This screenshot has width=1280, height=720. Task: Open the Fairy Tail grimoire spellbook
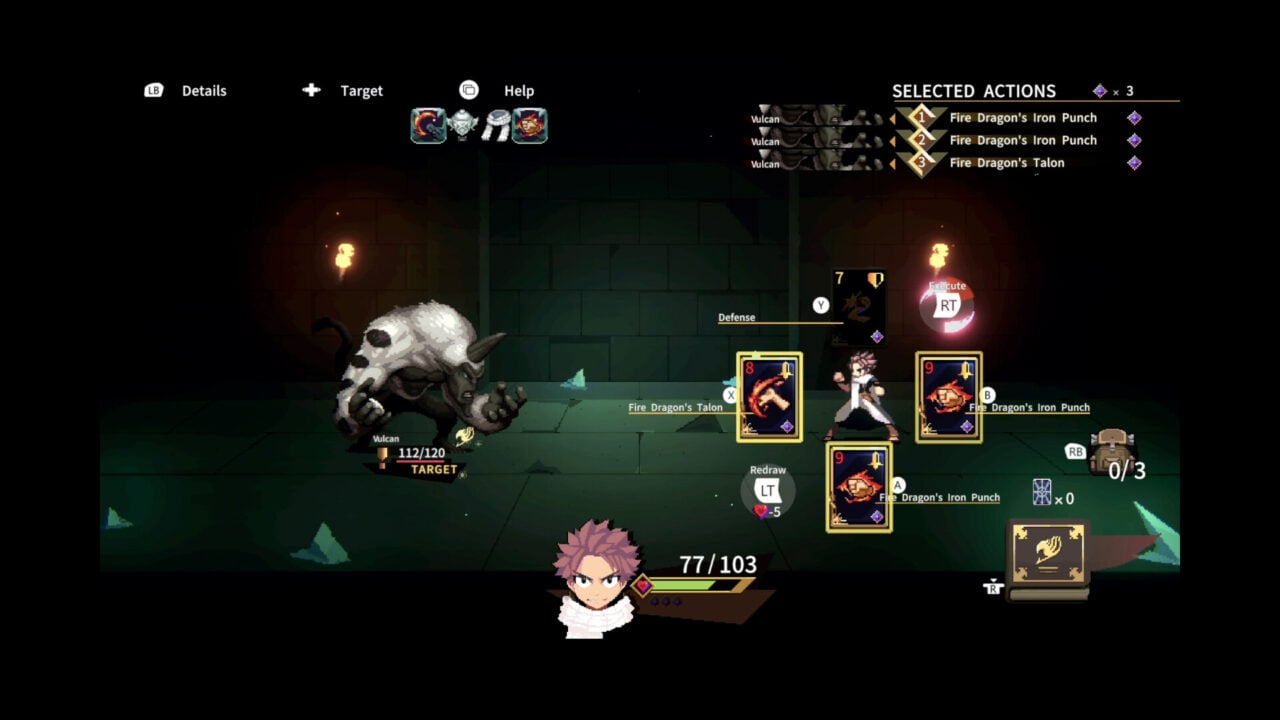pyautogui.click(x=1046, y=556)
